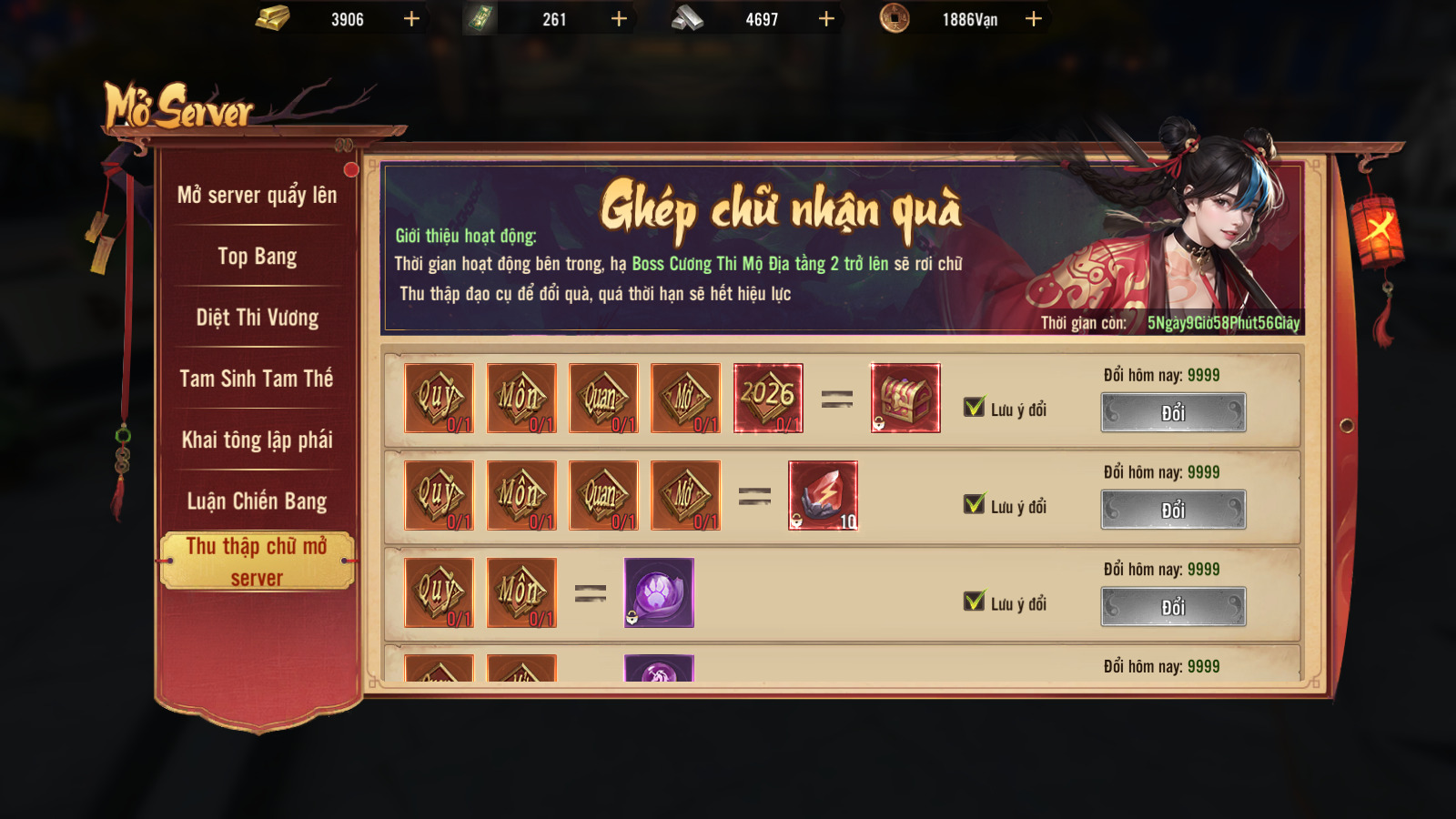Inspect the treasure chest reward icon
The height and width of the screenshot is (819, 1456).
tap(905, 399)
